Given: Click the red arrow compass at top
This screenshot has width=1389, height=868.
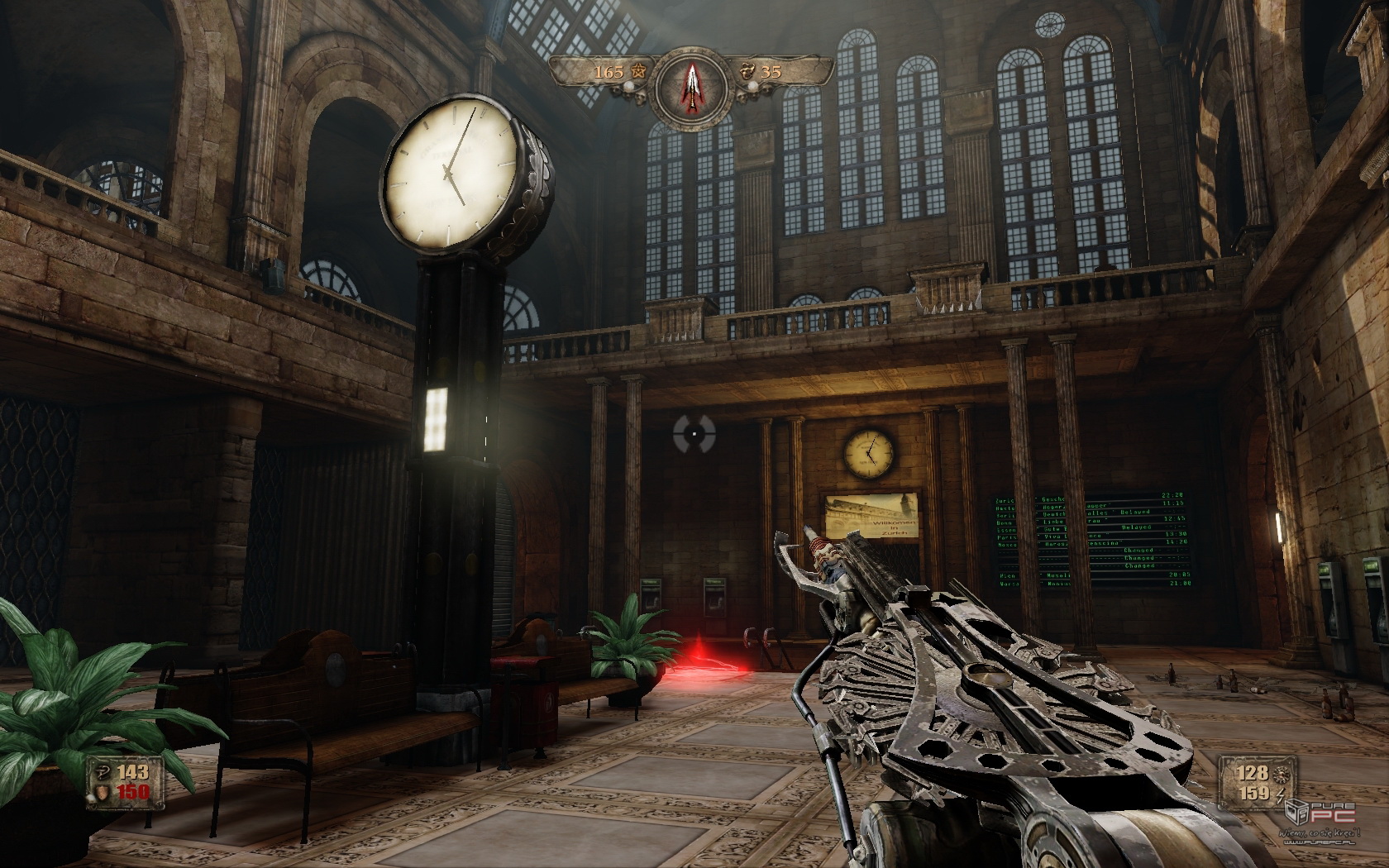Looking at the screenshot, I should click(691, 86).
